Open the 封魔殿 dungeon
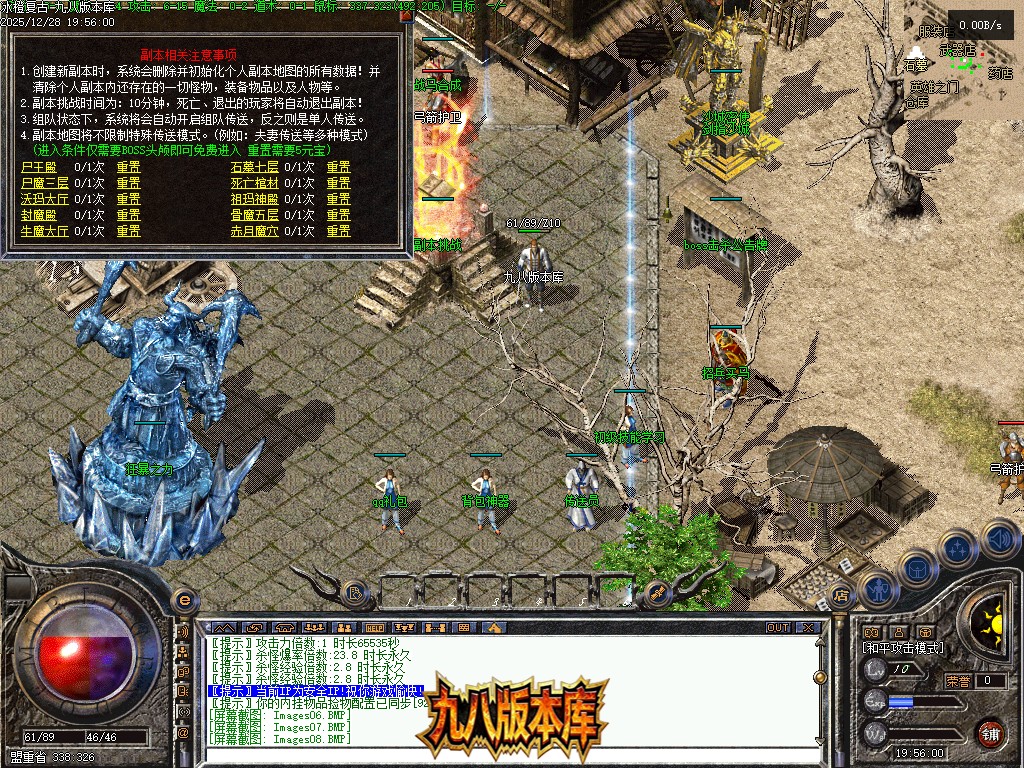This screenshot has height=768, width=1024. pyautogui.click(x=39, y=215)
